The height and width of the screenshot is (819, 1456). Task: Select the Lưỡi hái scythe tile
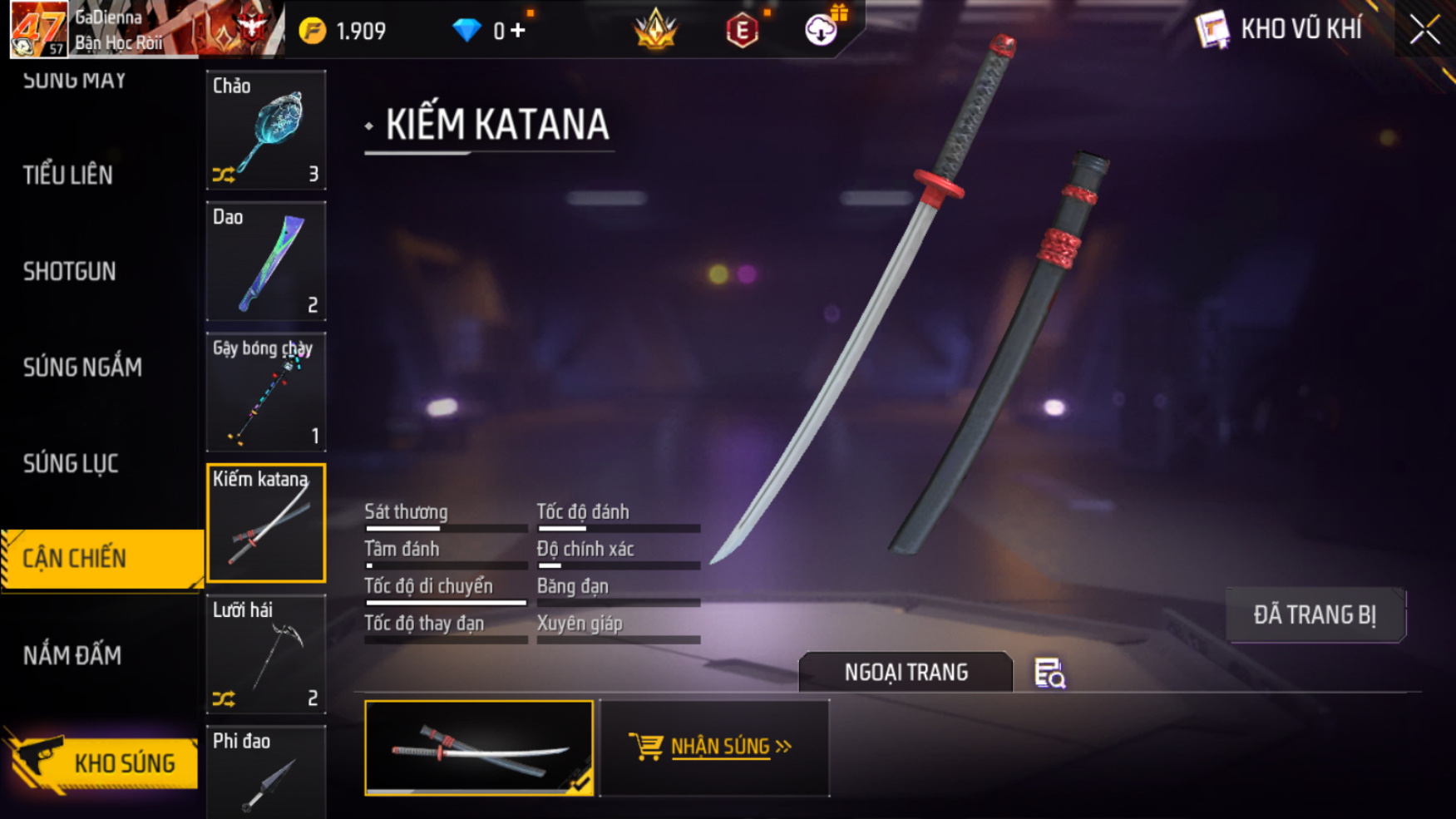click(266, 654)
